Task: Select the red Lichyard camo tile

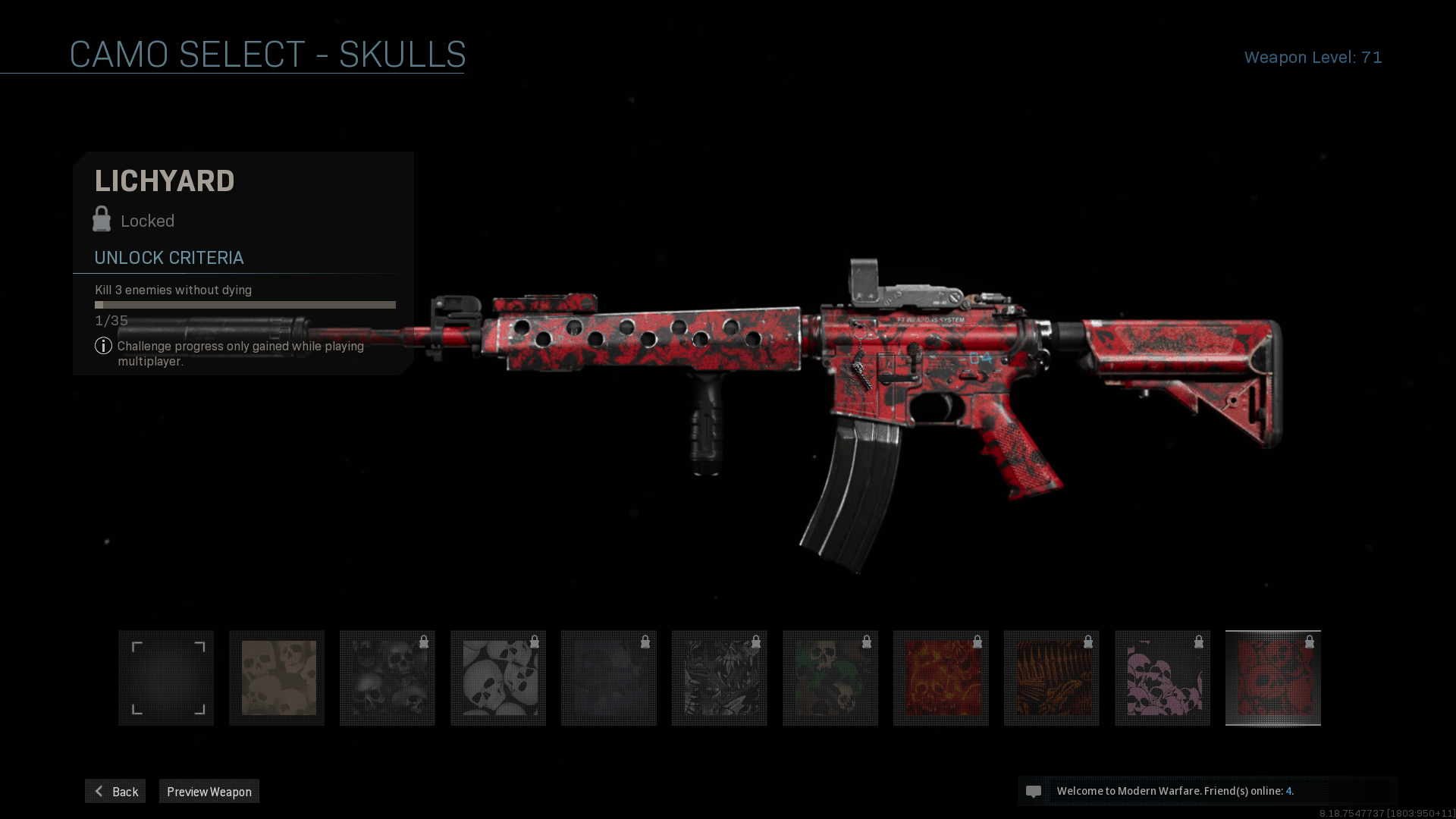Action: tap(1273, 678)
